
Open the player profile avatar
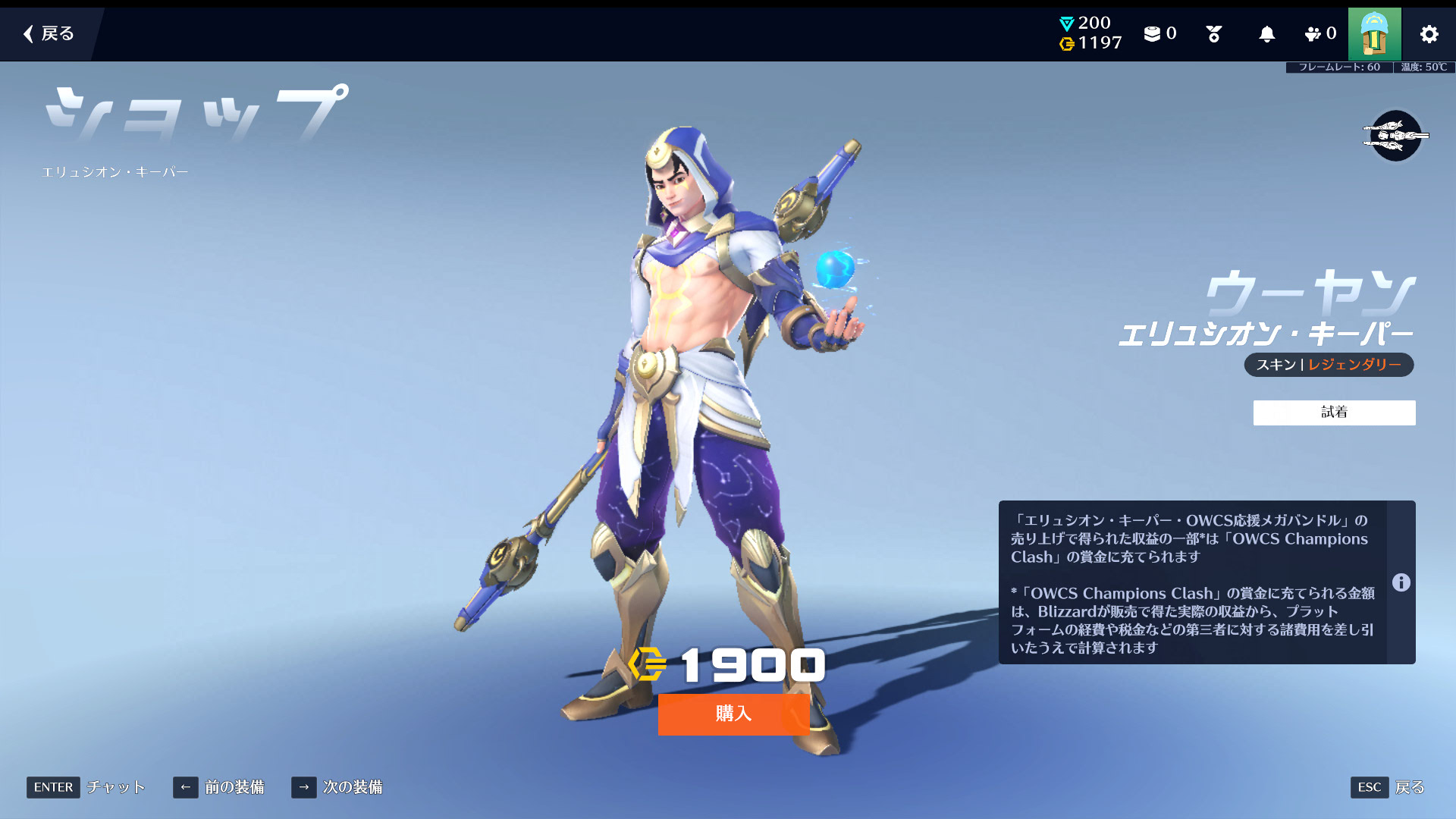[x=1374, y=34]
